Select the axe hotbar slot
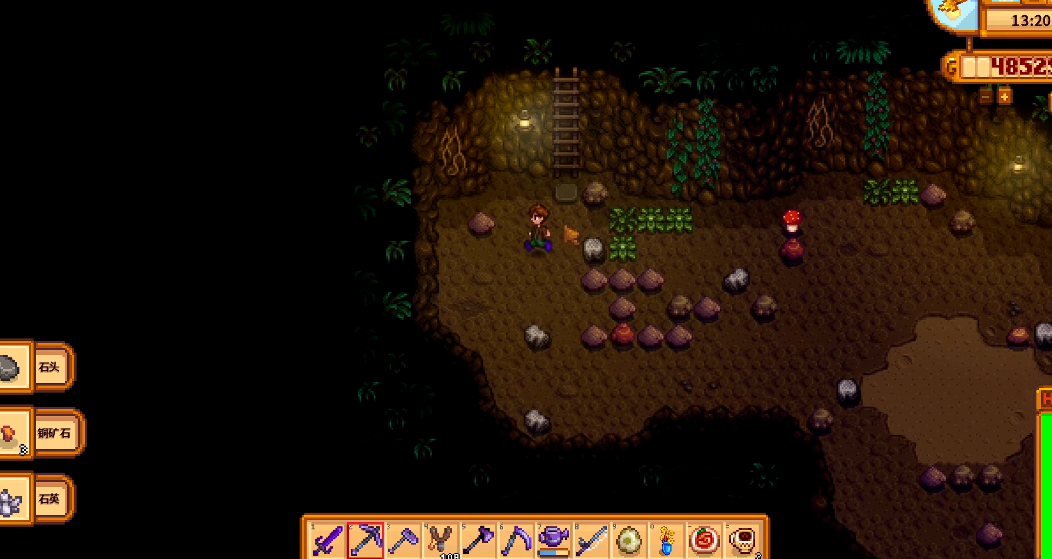 tap(479, 540)
